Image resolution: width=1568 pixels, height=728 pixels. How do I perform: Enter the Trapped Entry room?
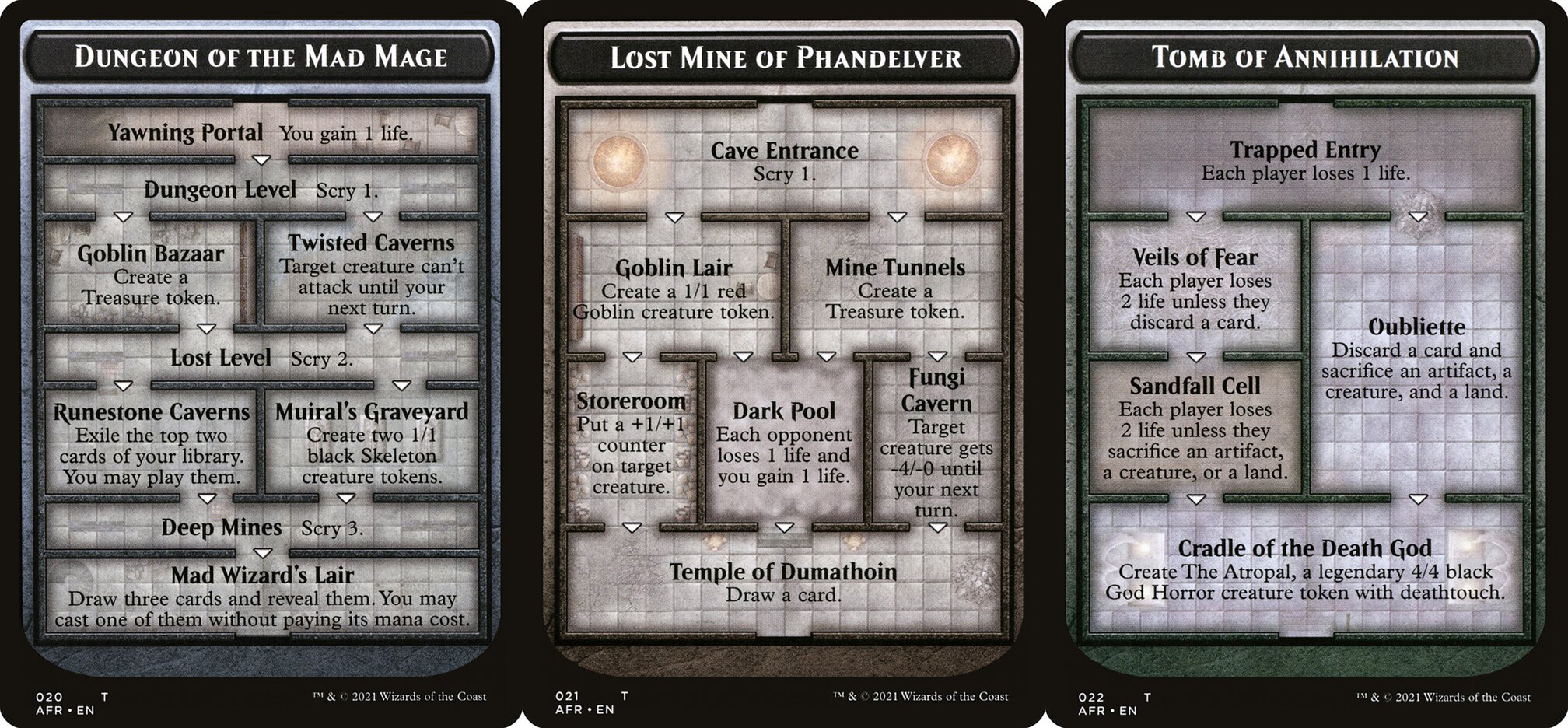pyautogui.click(x=1305, y=160)
